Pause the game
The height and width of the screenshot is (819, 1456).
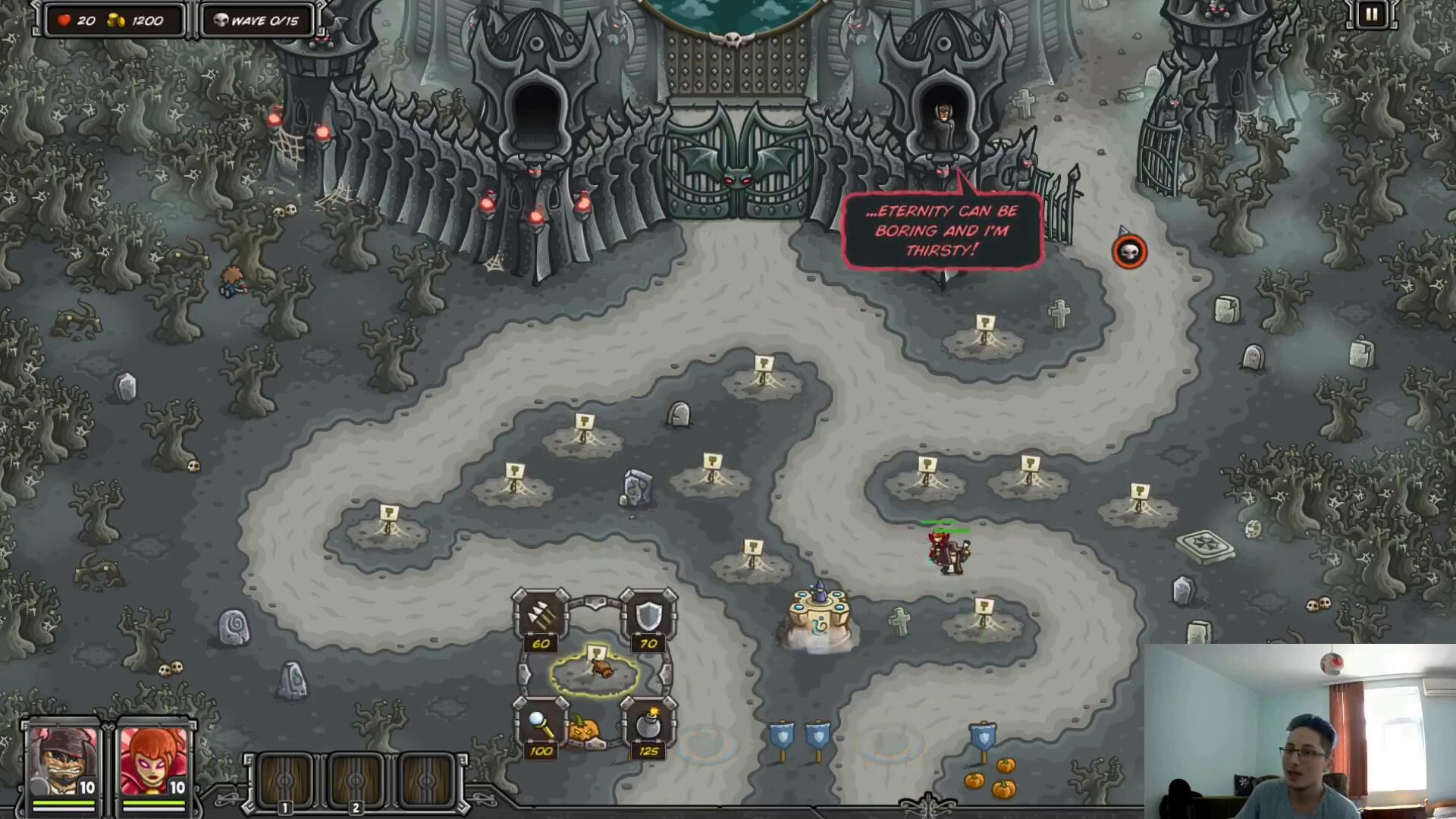[1371, 14]
